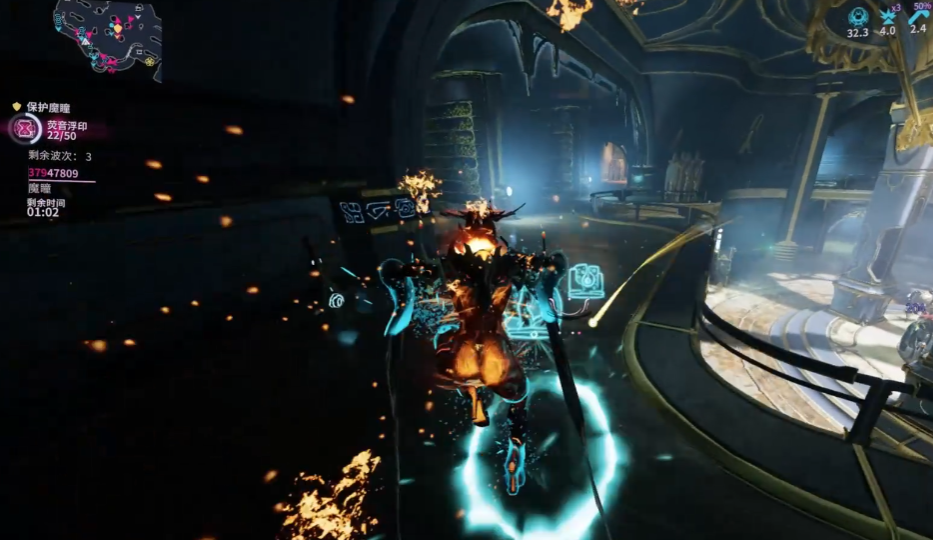Image resolution: width=933 pixels, height=540 pixels.
Task: Select the starburst buff icon marked x3
Action: (x=885, y=16)
